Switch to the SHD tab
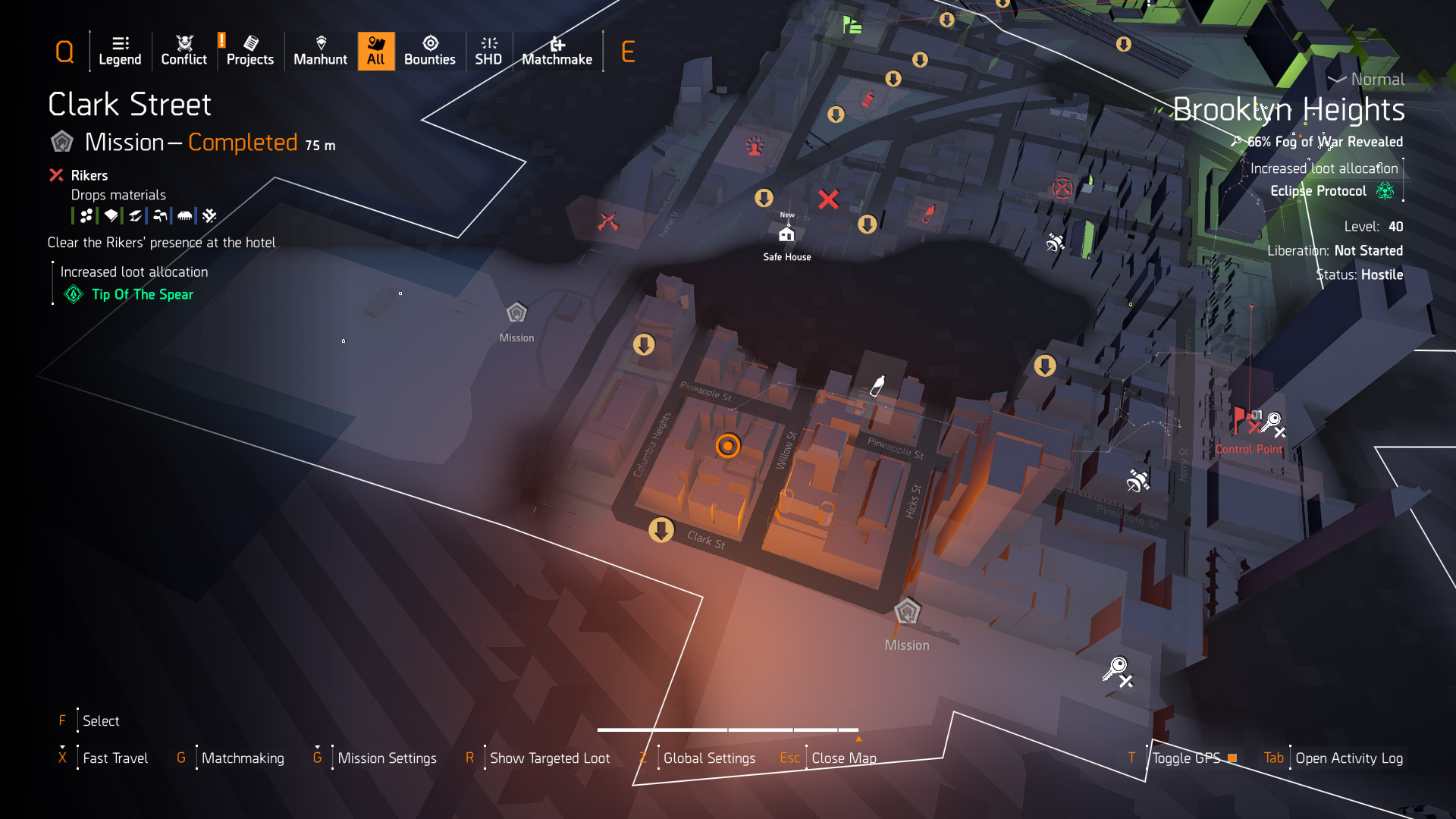1456x819 pixels. pyautogui.click(x=488, y=52)
